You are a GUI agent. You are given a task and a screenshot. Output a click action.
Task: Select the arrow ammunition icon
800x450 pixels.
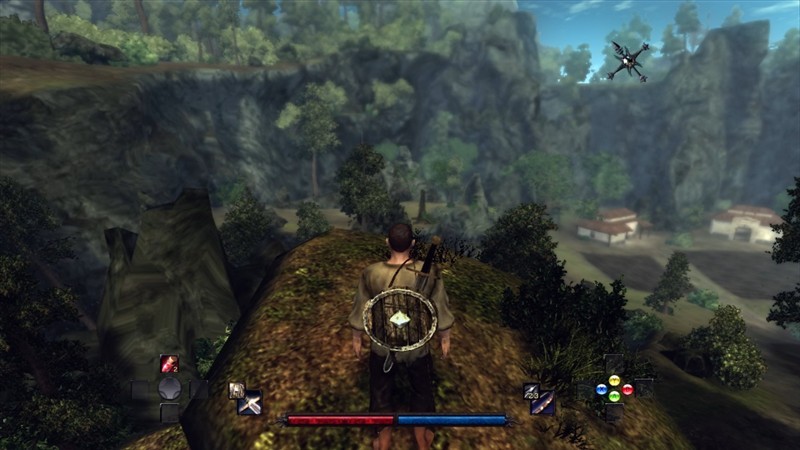coord(531,391)
